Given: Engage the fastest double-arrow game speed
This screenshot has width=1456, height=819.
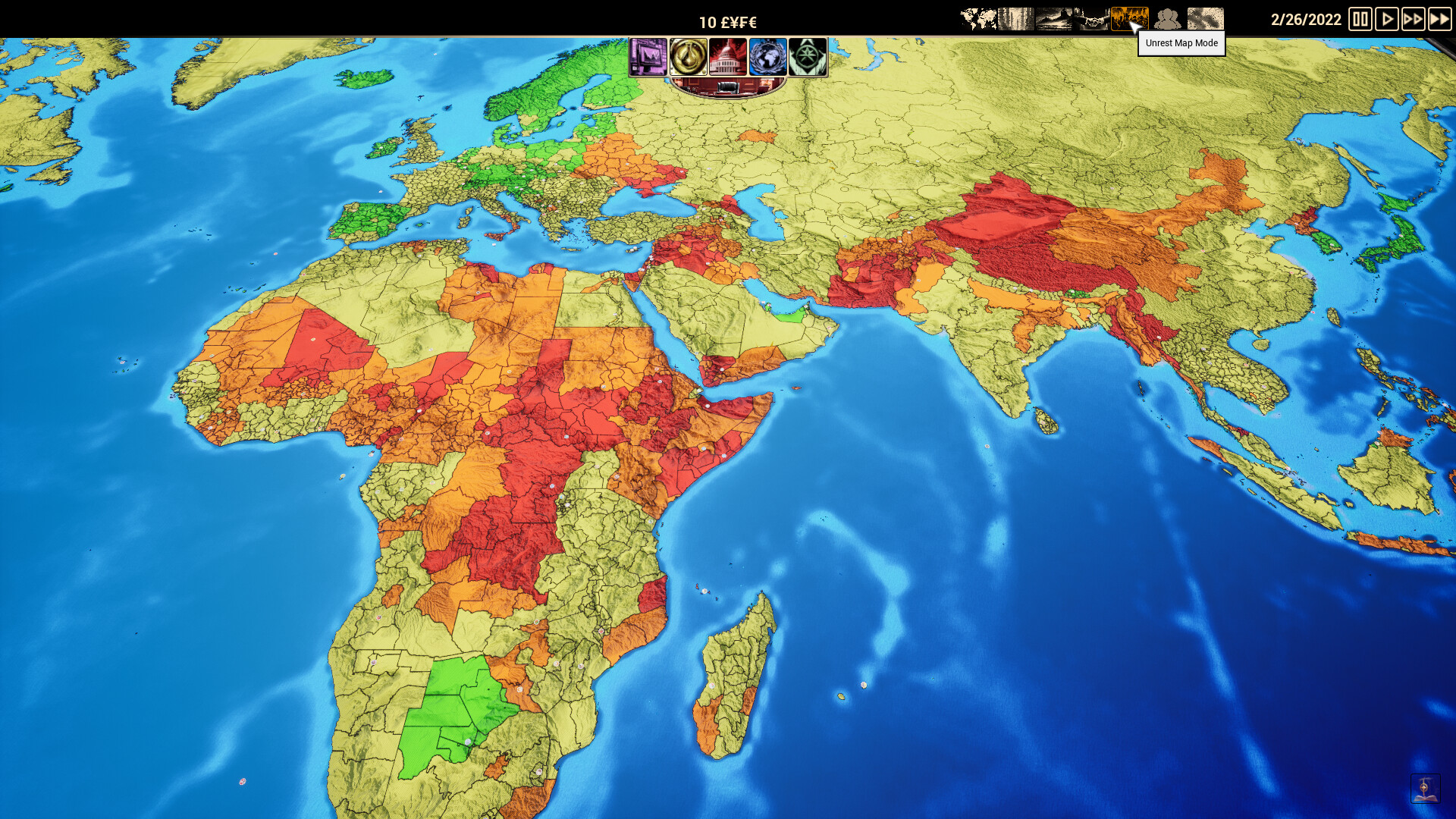Looking at the screenshot, I should tap(1440, 20).
